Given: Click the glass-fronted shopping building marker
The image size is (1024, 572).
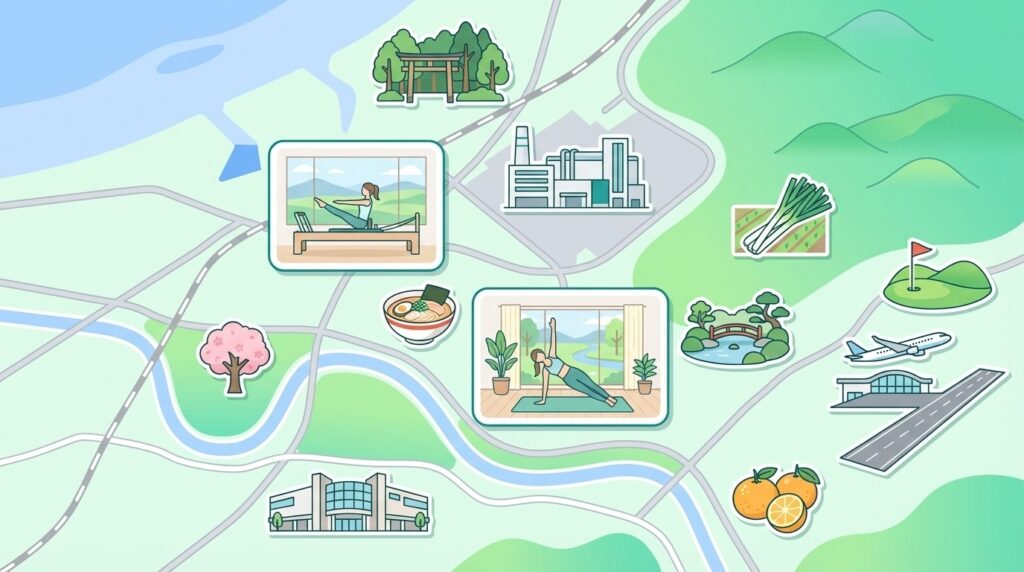Looking at the screenshot, I should pyautogui.click(x=347, y=502).
